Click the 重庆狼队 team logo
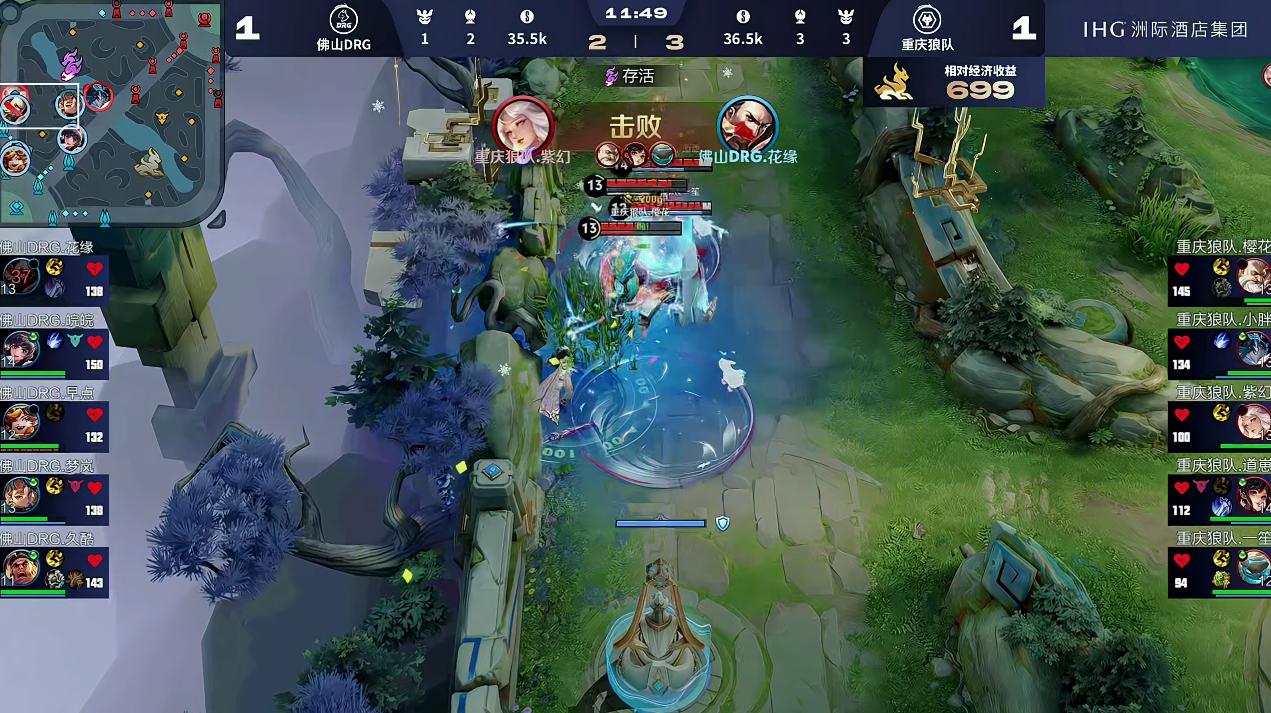 coord(927,20)
